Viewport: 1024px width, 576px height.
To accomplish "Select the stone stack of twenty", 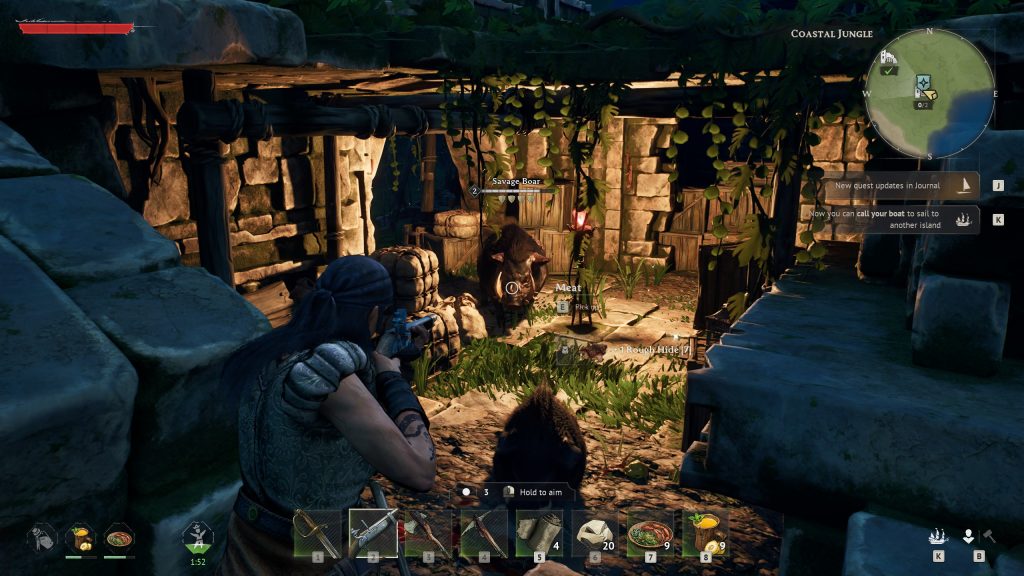I will tap(594, 532).
